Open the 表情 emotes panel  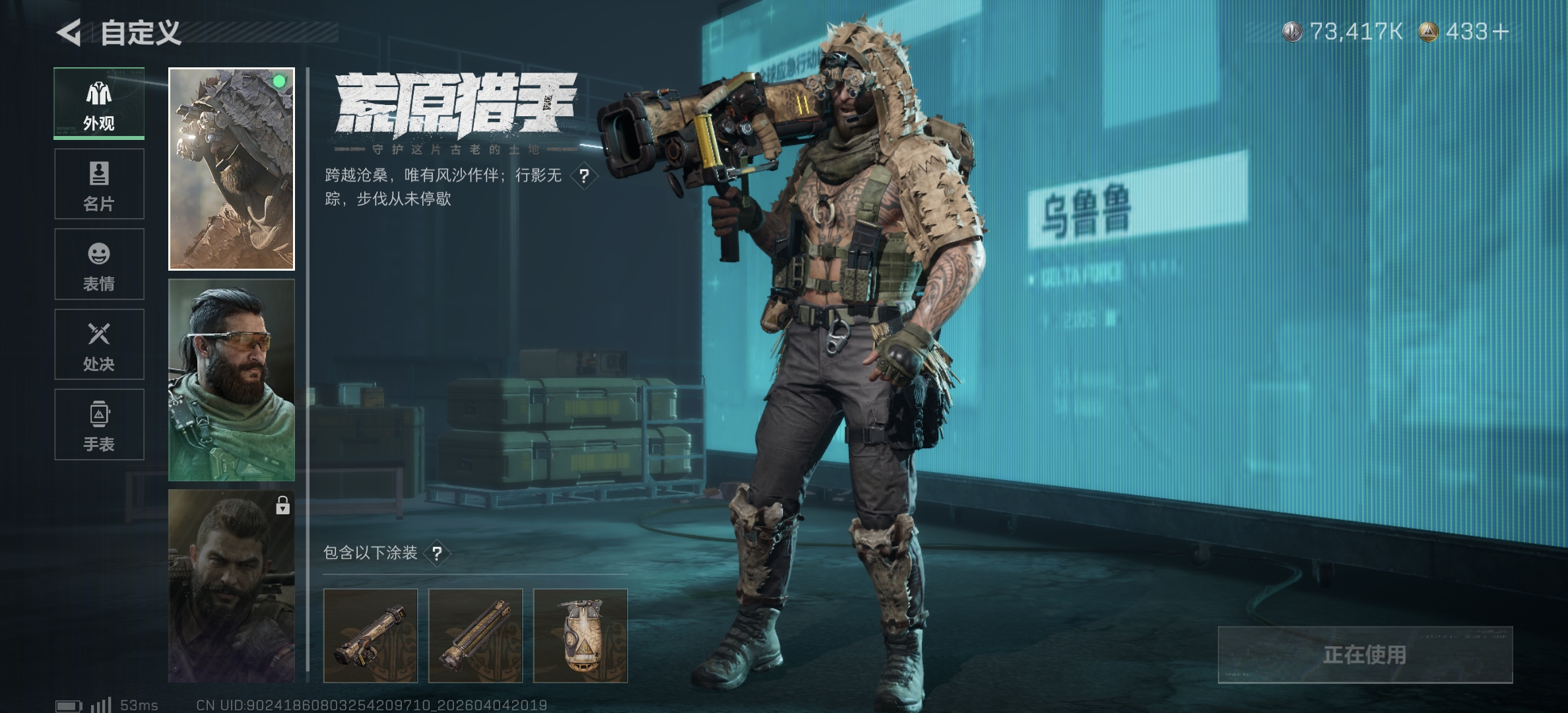coord(99,264)
